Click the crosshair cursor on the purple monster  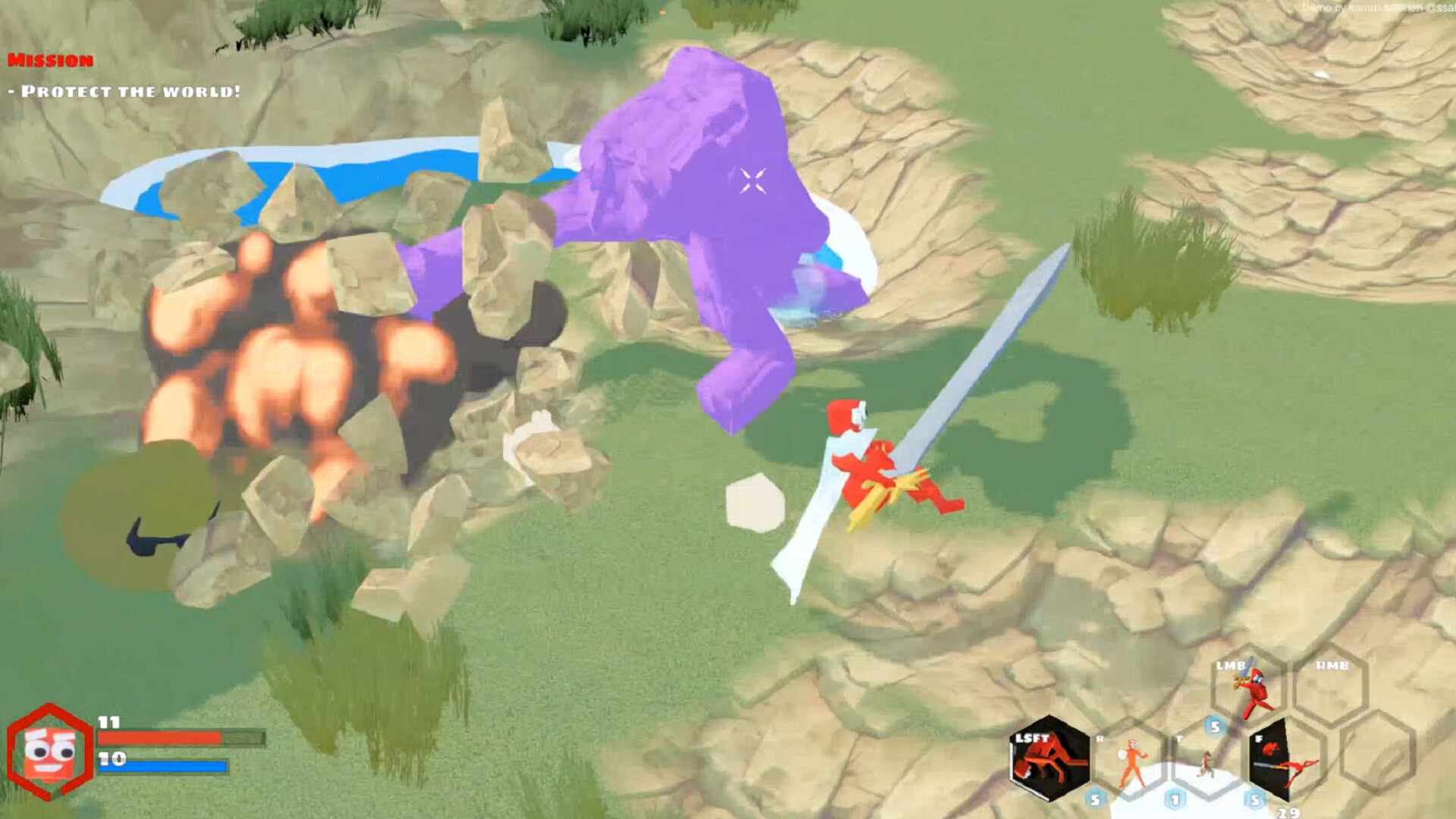coord(752,179)
